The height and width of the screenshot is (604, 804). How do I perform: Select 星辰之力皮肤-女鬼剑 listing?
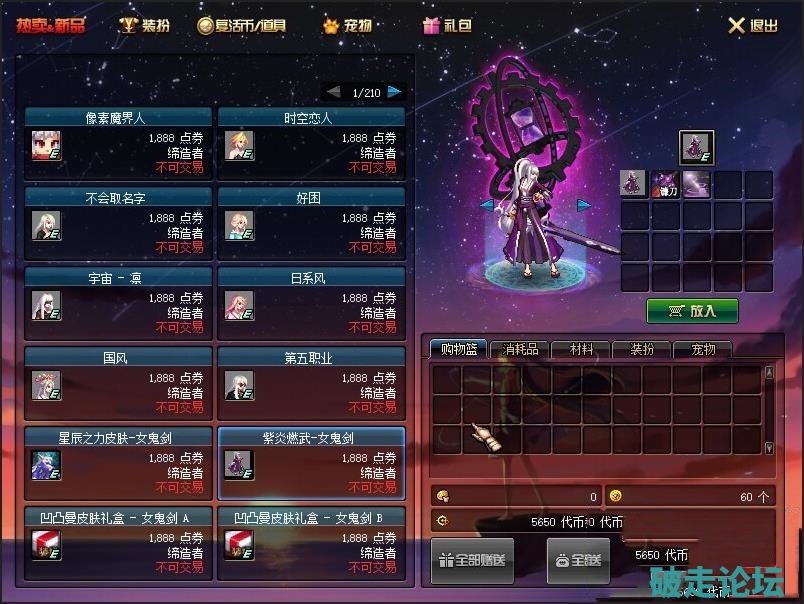tap(118, 459)
